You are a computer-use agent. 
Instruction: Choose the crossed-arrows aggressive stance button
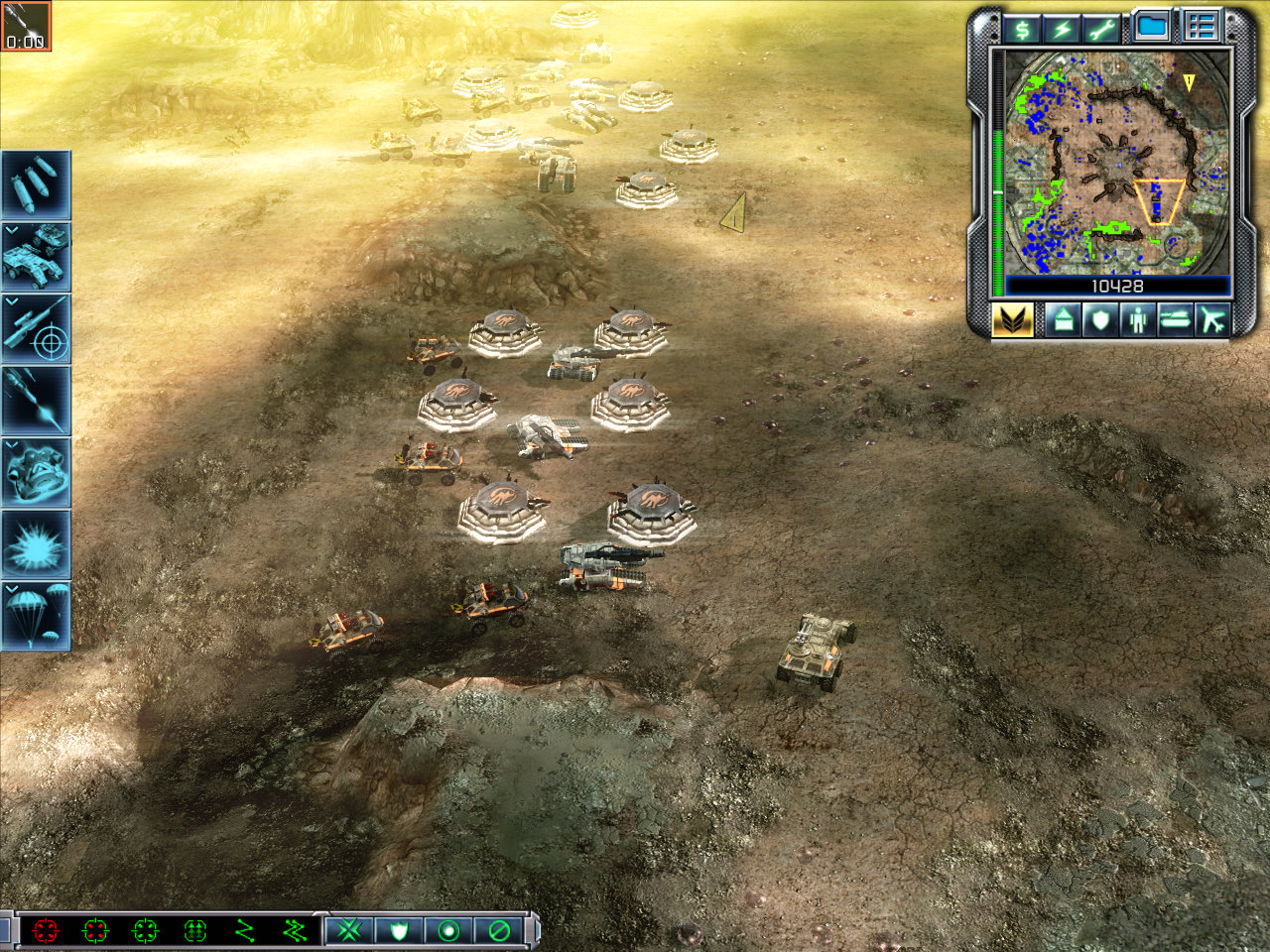349,930
